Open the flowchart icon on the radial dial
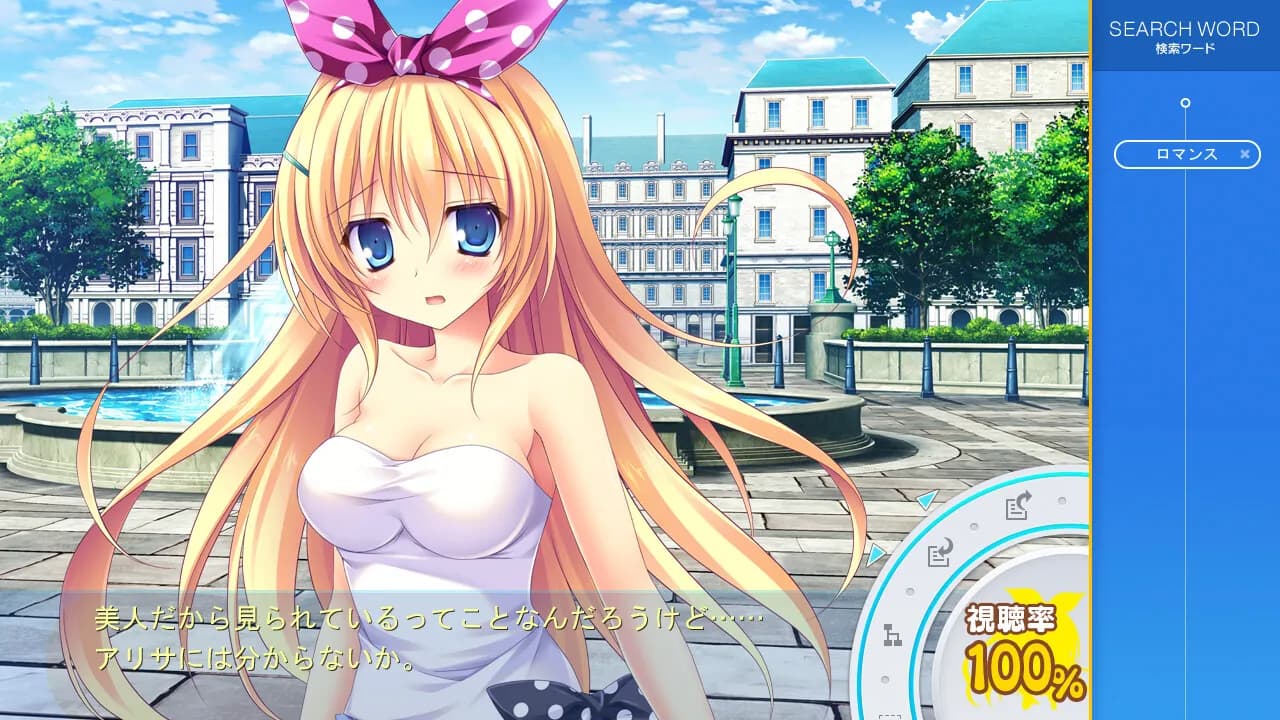The image size is (1280, 720). pos(891,632)
